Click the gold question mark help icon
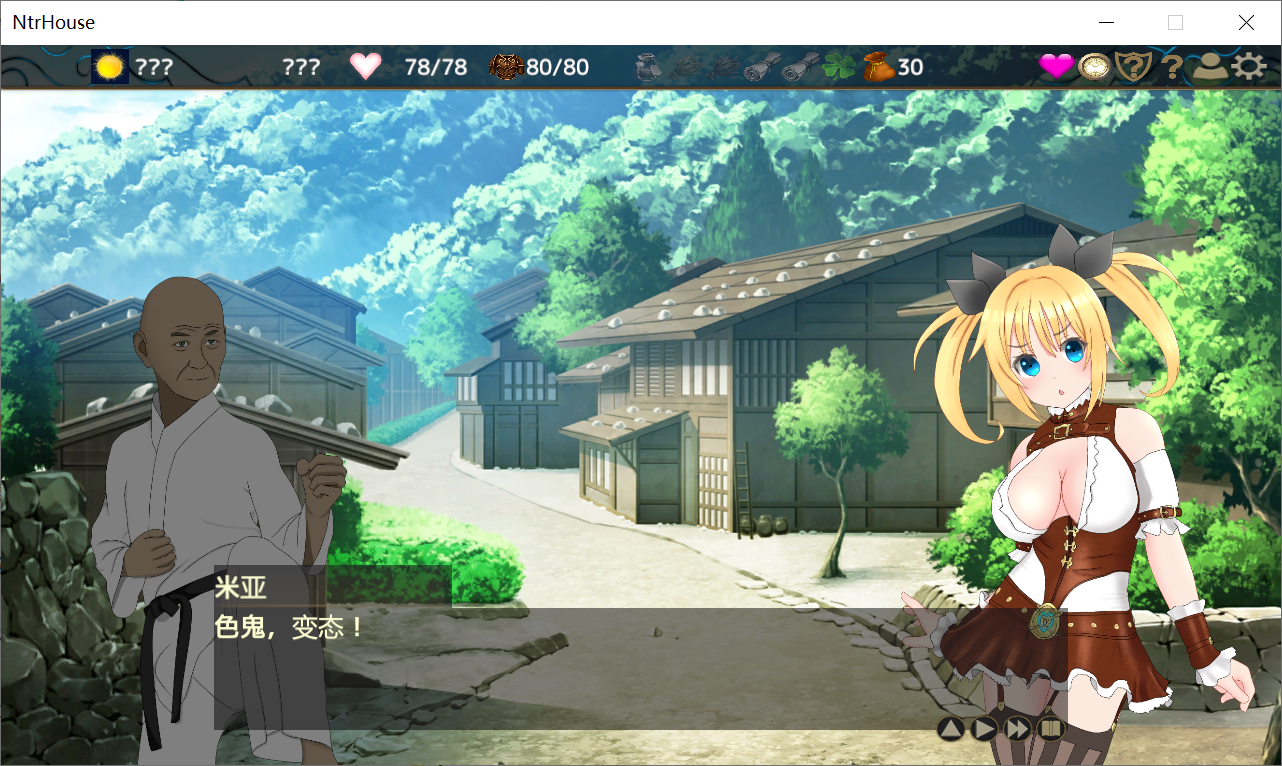 [1172, 68]
